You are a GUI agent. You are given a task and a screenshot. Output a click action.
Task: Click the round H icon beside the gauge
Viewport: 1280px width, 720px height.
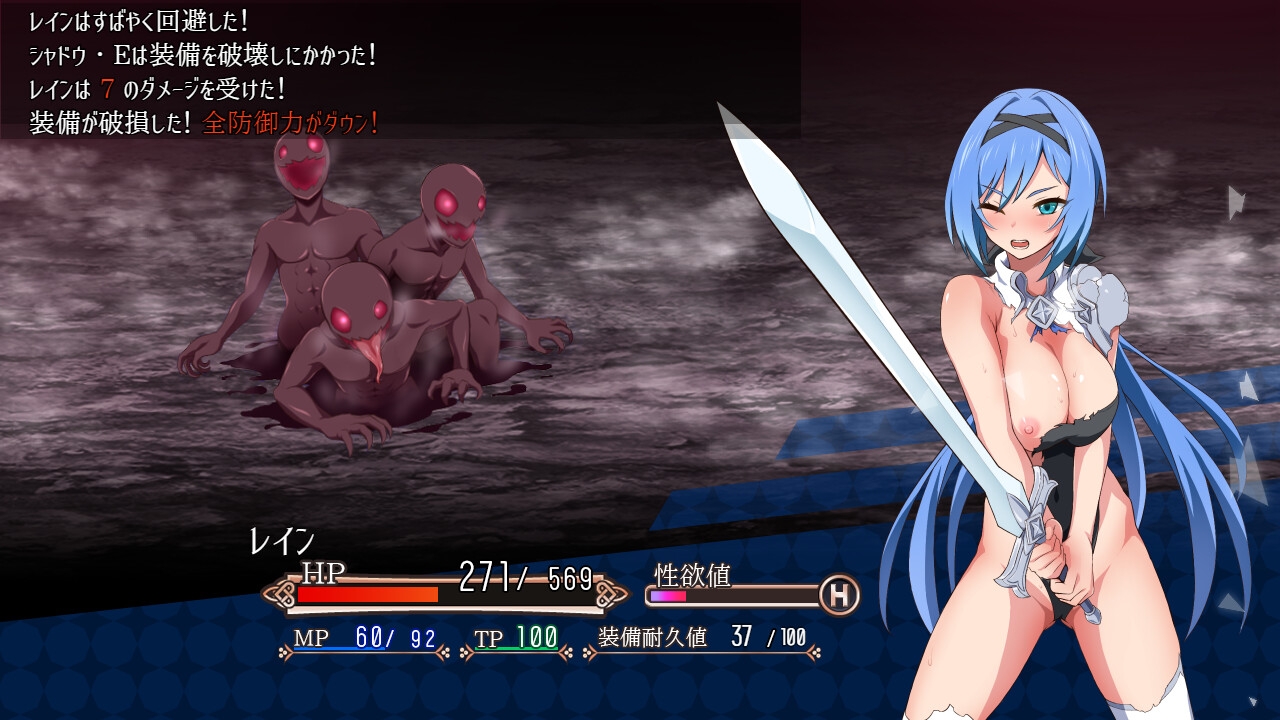click(x=839, y=596)
